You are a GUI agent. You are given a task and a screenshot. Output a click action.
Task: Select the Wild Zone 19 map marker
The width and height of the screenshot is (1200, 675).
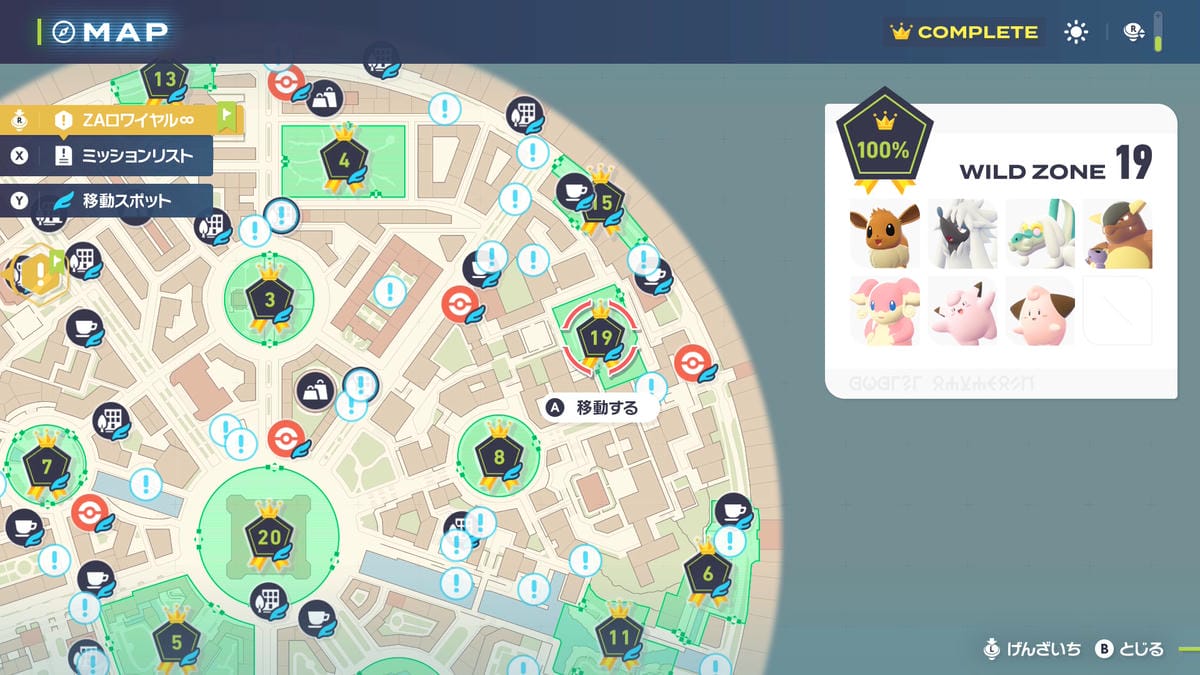[x=600, y=337]
